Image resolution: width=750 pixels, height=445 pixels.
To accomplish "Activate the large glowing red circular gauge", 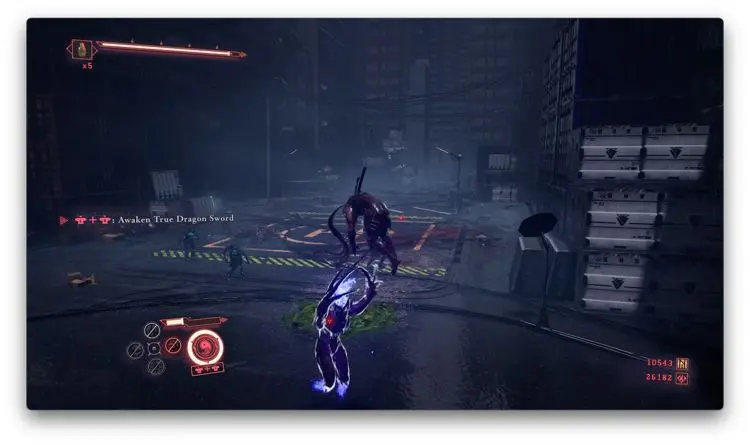I will [x=205, y=347].
